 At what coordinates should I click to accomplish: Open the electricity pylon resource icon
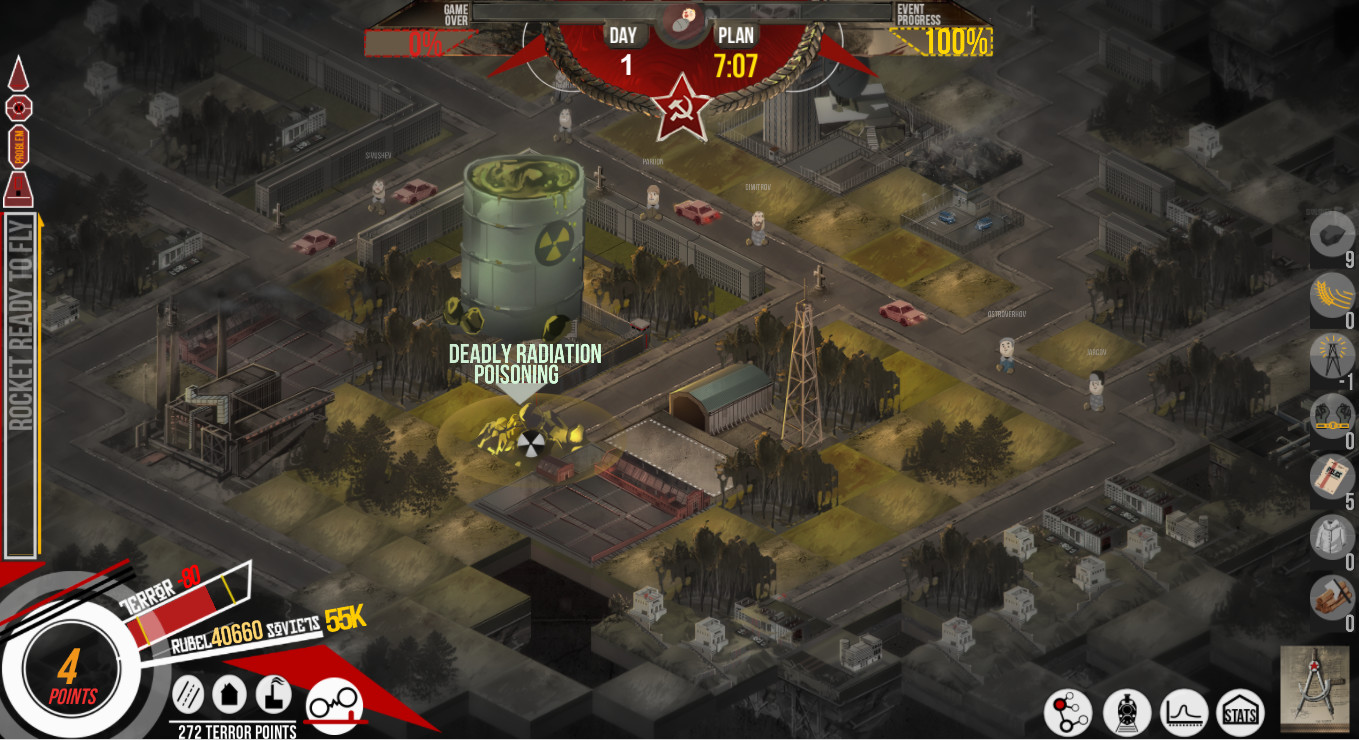click(1332, 357)
